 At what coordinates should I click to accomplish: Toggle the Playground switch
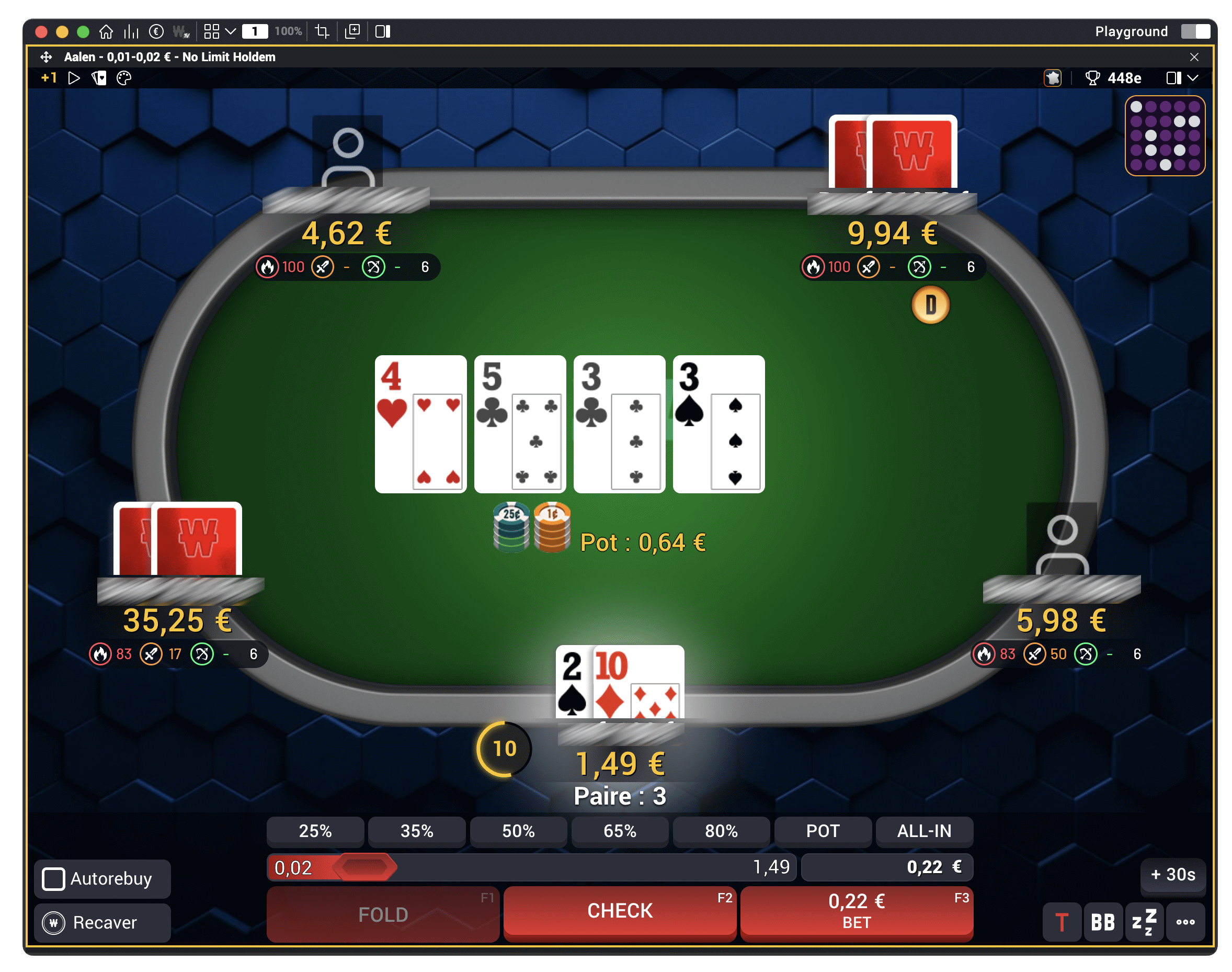click(1195, 31)
